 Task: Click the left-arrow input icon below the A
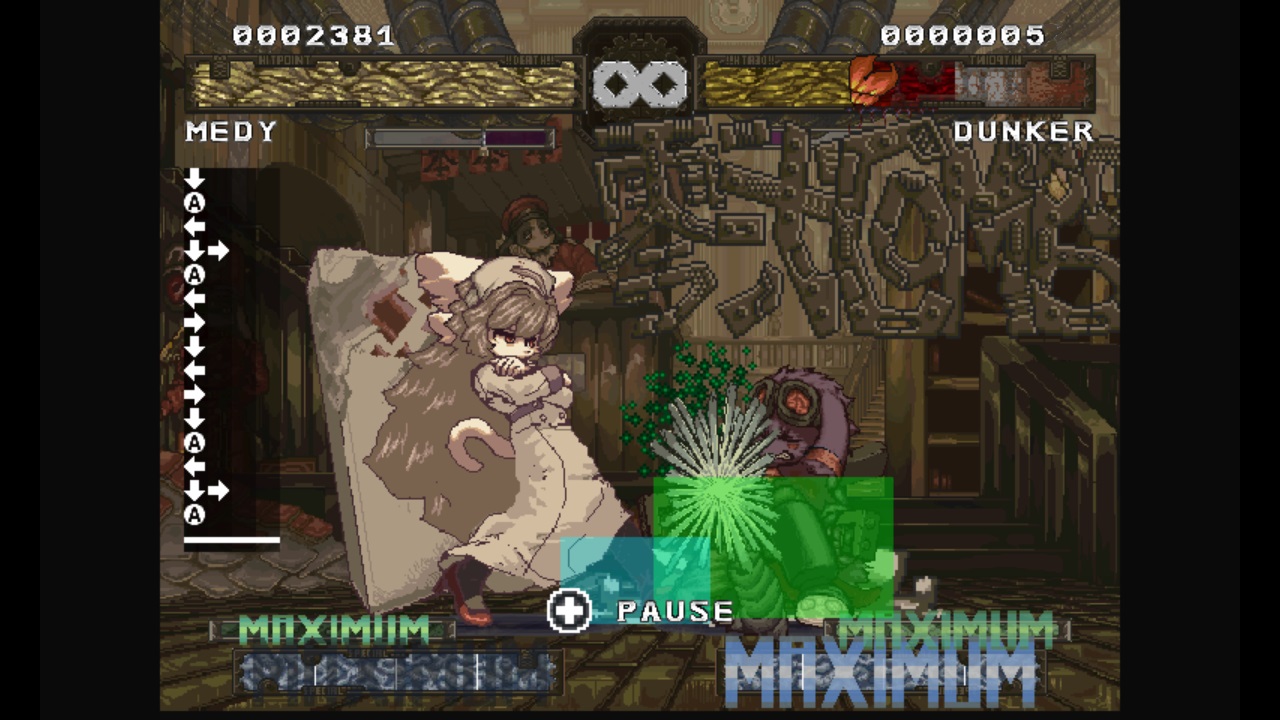pos(194,228)
